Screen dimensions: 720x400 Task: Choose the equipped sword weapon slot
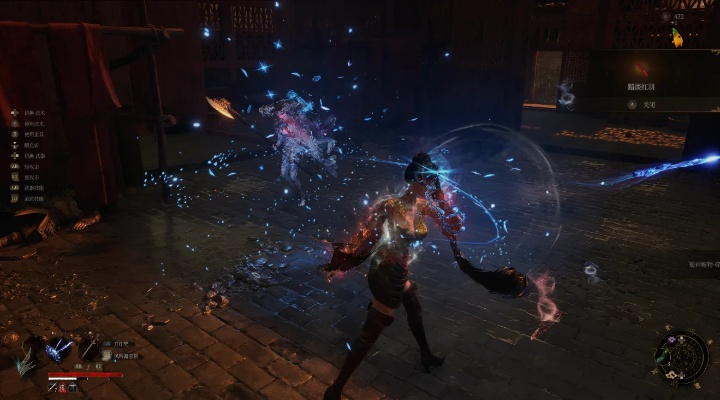tap(89, 348)
